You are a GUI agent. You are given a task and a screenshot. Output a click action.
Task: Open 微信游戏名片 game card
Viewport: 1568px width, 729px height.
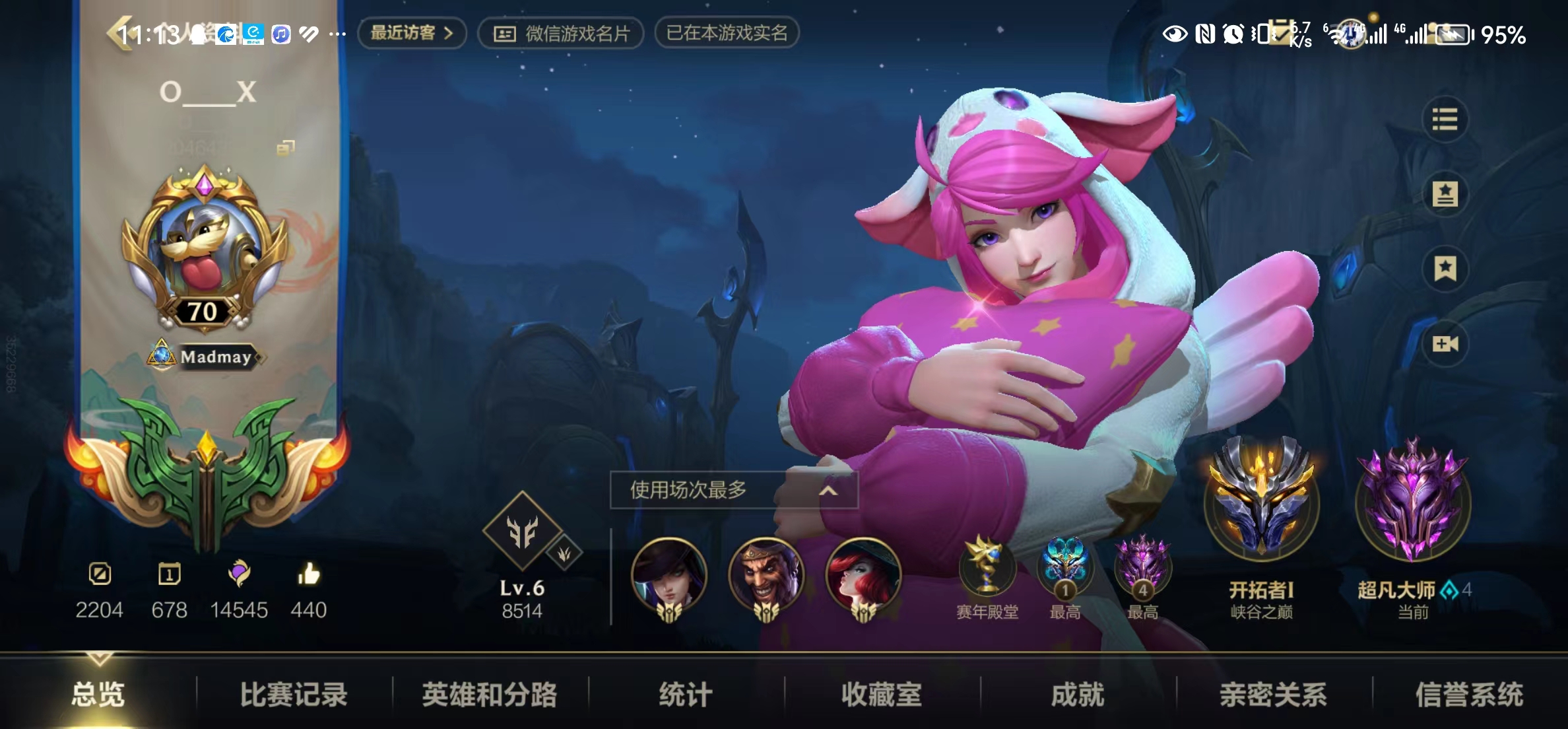(562, 33)
